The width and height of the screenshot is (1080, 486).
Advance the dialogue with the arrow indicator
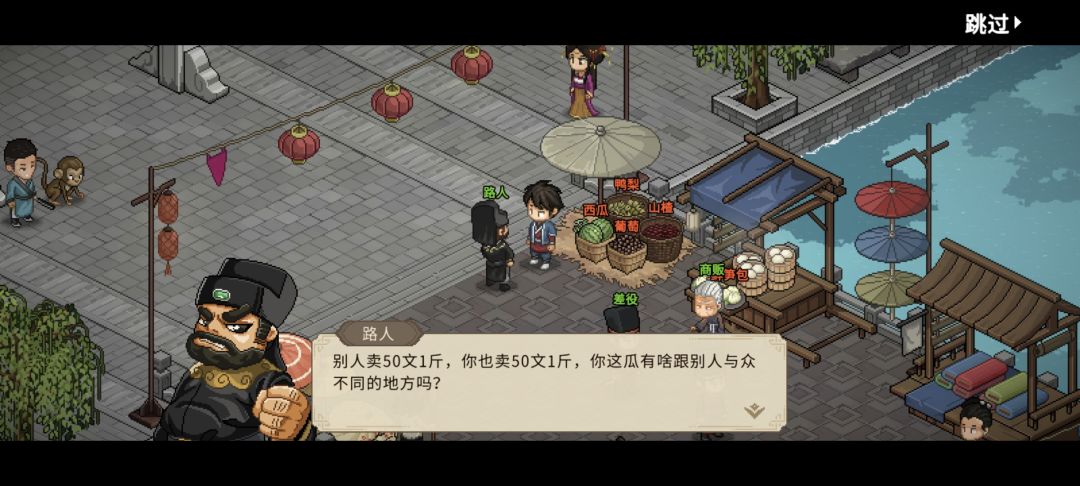(x=754, y=410)
